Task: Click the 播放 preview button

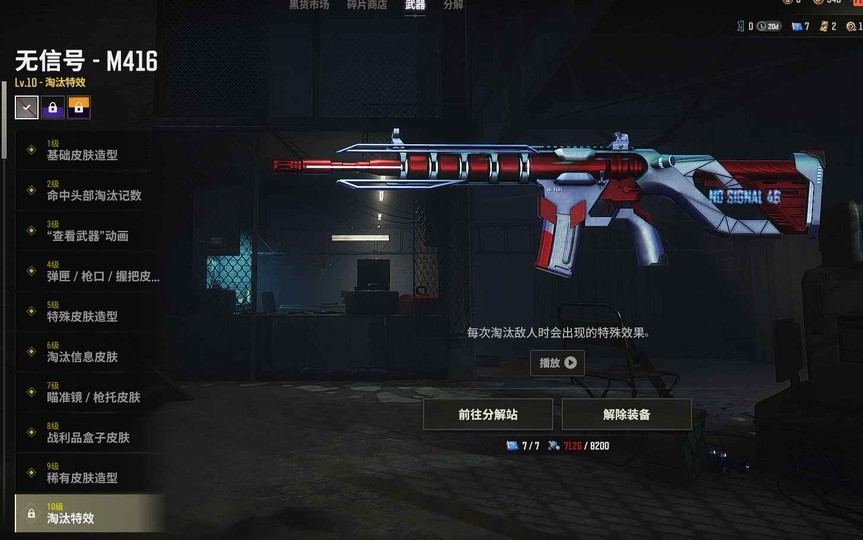Action: (x=557, y=363)
